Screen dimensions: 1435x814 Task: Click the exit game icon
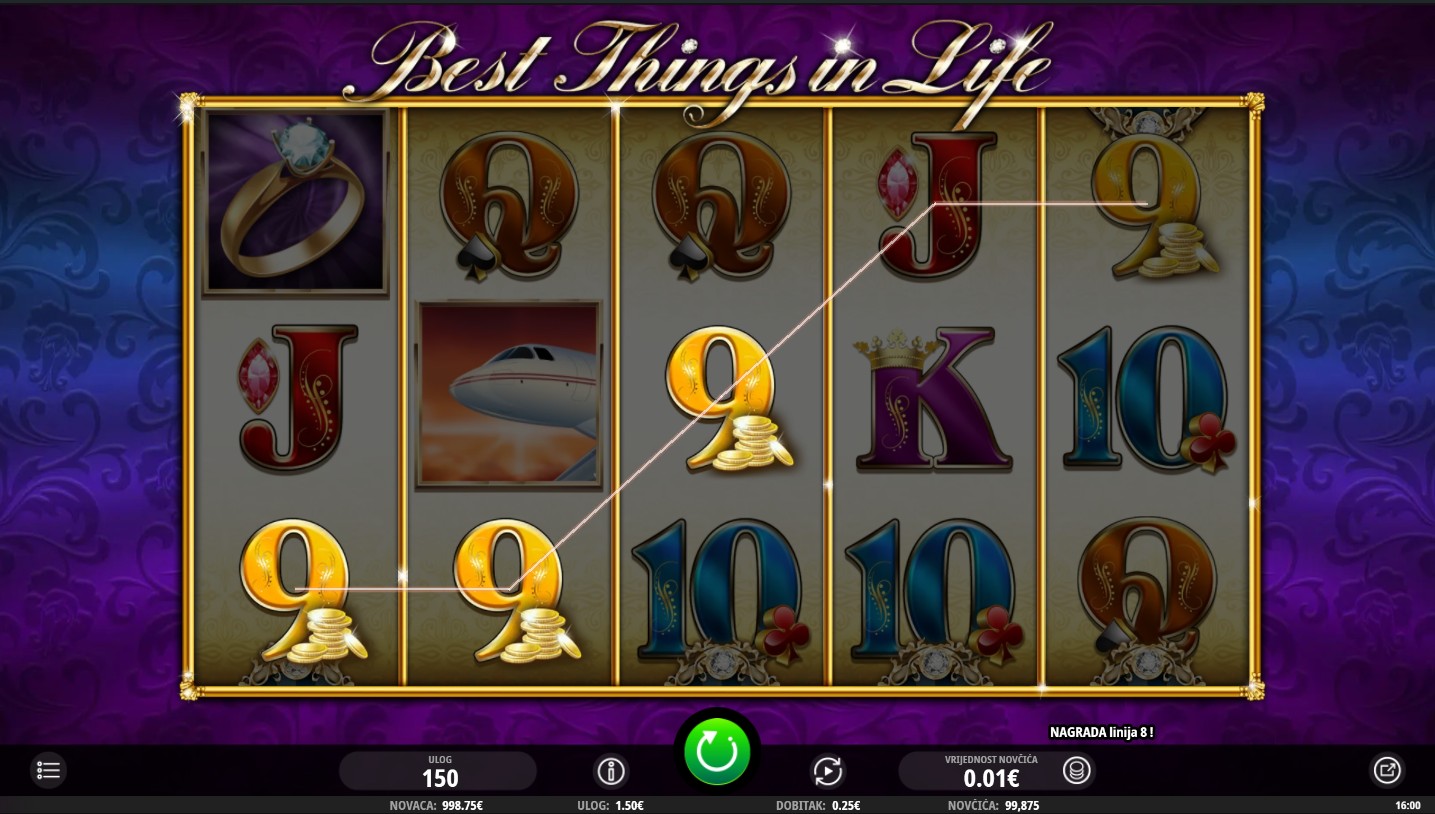pos(1386,770)
